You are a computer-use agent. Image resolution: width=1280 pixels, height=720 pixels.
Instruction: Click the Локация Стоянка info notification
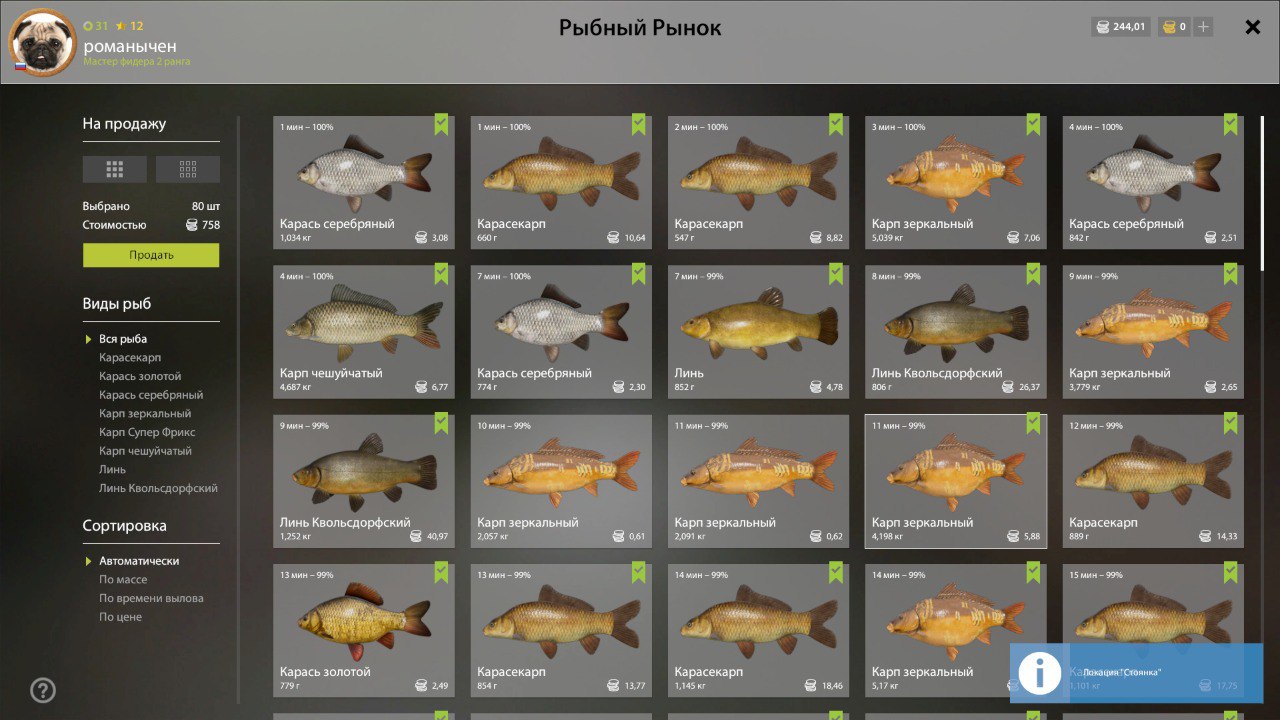1136,673
